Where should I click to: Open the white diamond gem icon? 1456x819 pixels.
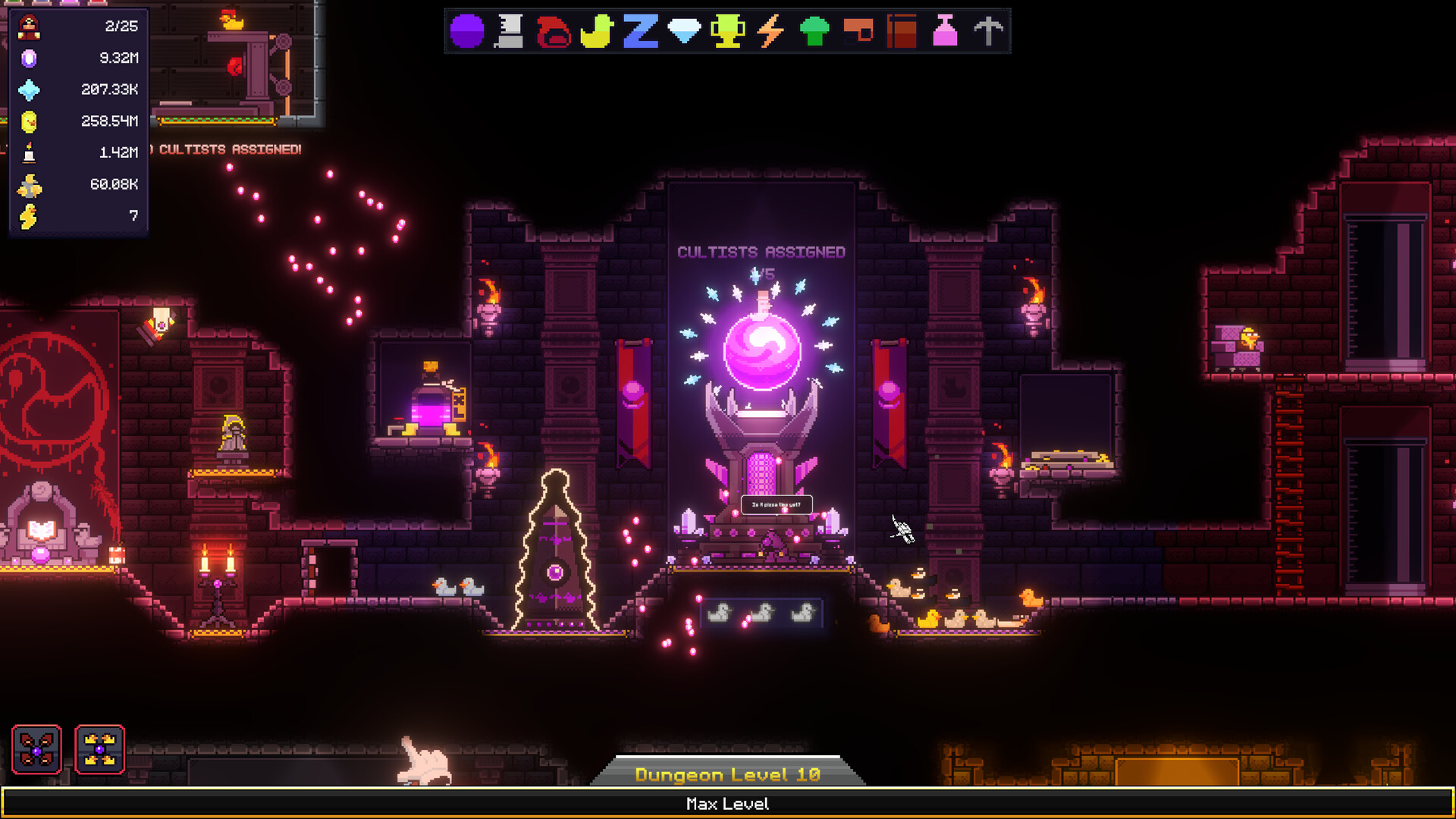pos(684,32)
